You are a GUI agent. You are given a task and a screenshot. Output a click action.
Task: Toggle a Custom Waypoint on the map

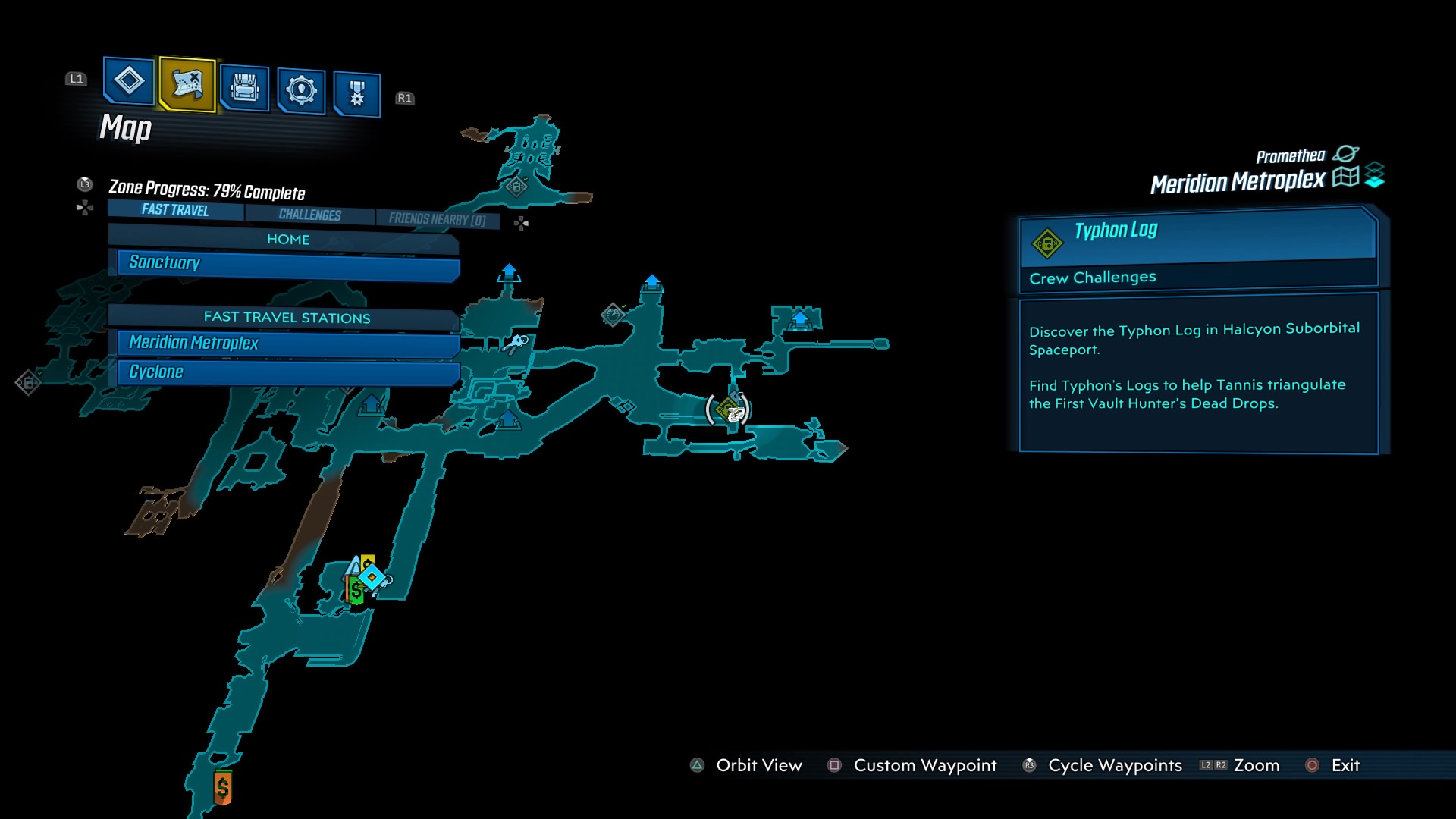coord(836,765)
